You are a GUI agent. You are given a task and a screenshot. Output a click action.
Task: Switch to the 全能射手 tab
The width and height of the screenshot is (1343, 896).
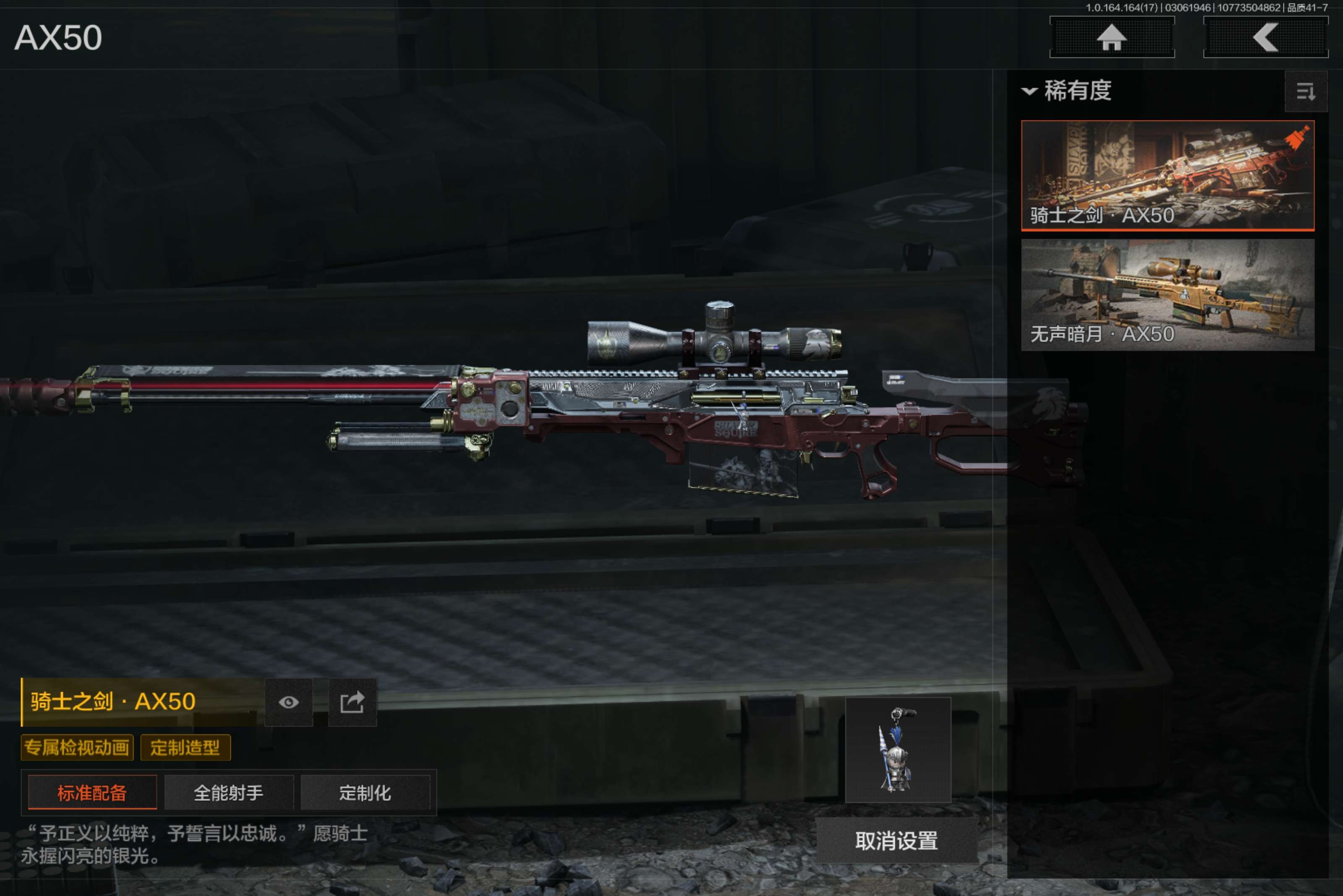pyautogui.click(x=229, y=792)
